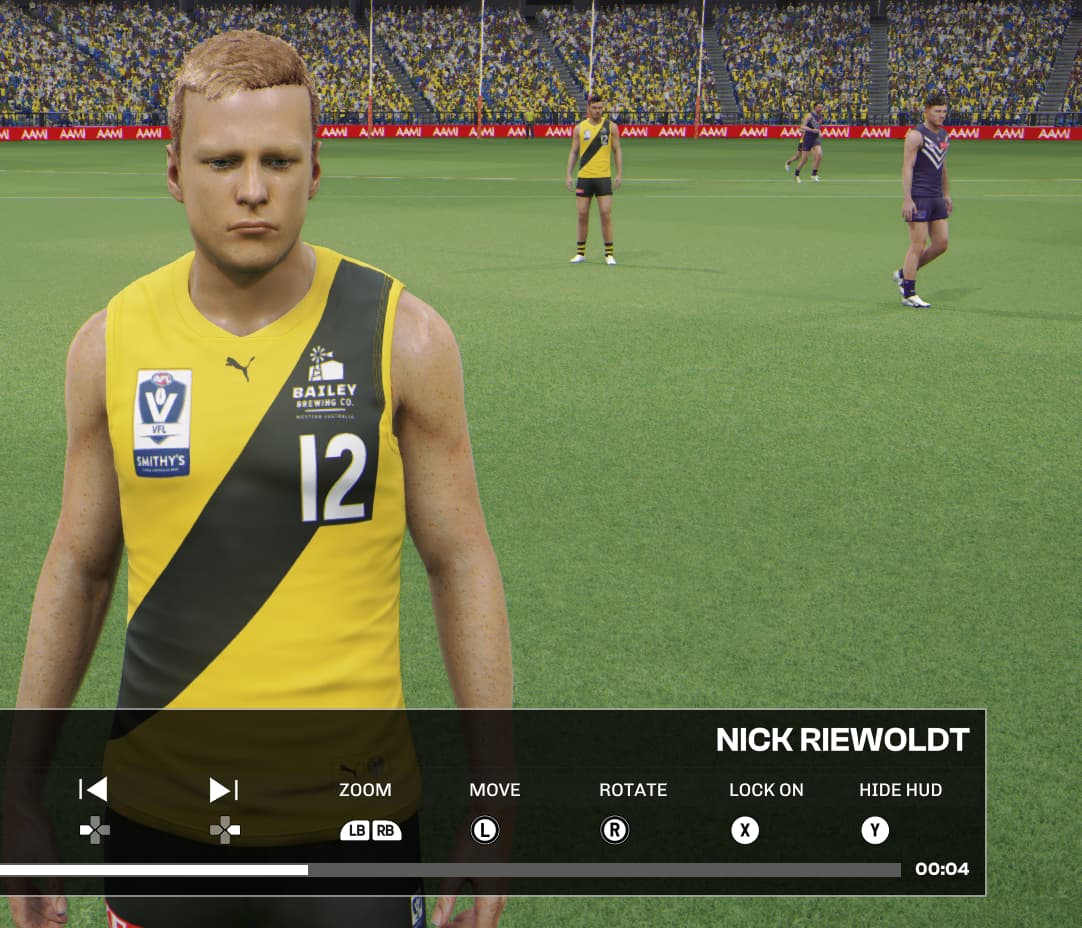This screenshot has height=928, width=1082.
Task: Skip to the end of the replay
Action: pyautogui.click(x=223, y=789)
